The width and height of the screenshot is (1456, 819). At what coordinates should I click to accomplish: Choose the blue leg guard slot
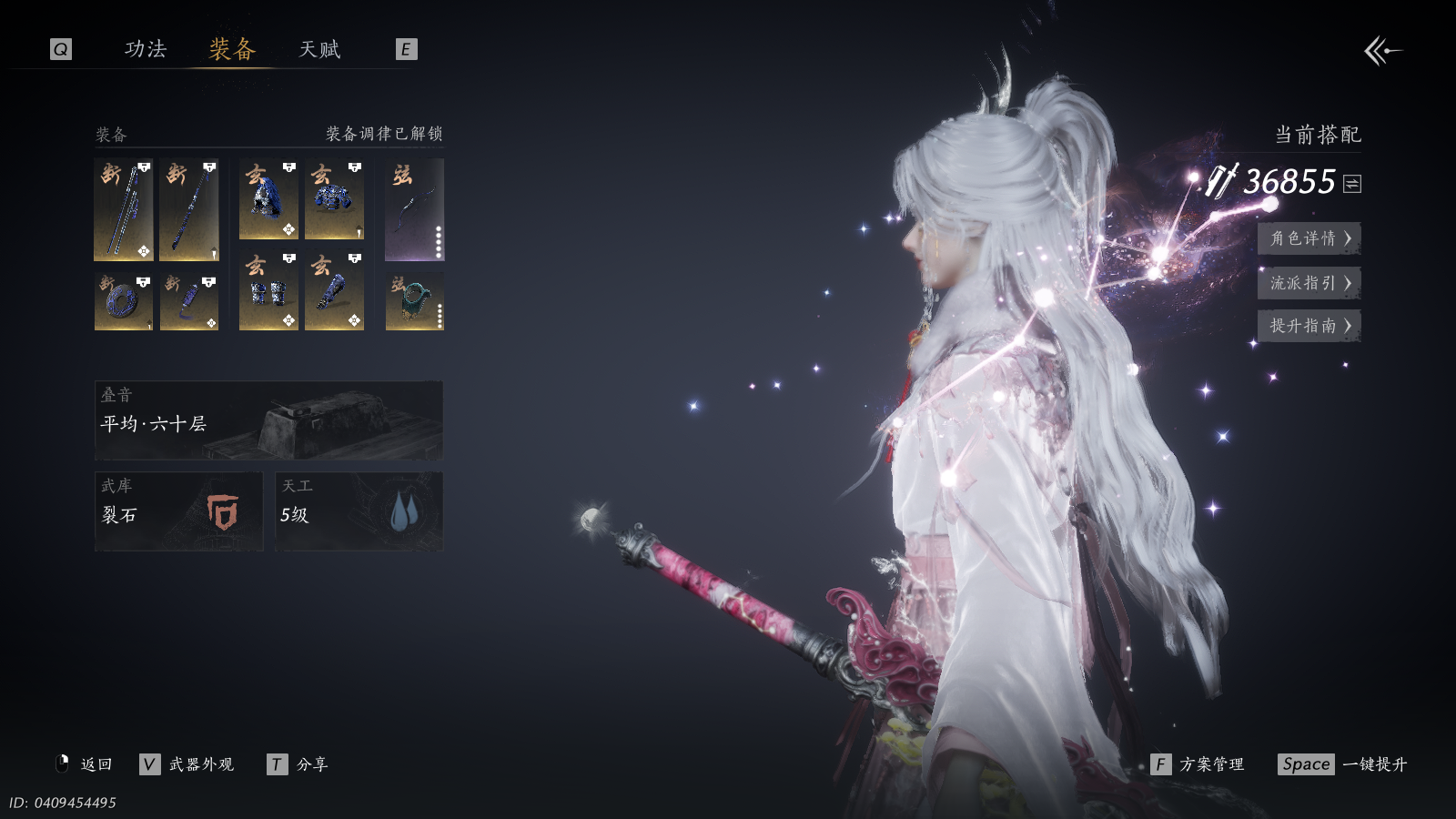[334, 290]
